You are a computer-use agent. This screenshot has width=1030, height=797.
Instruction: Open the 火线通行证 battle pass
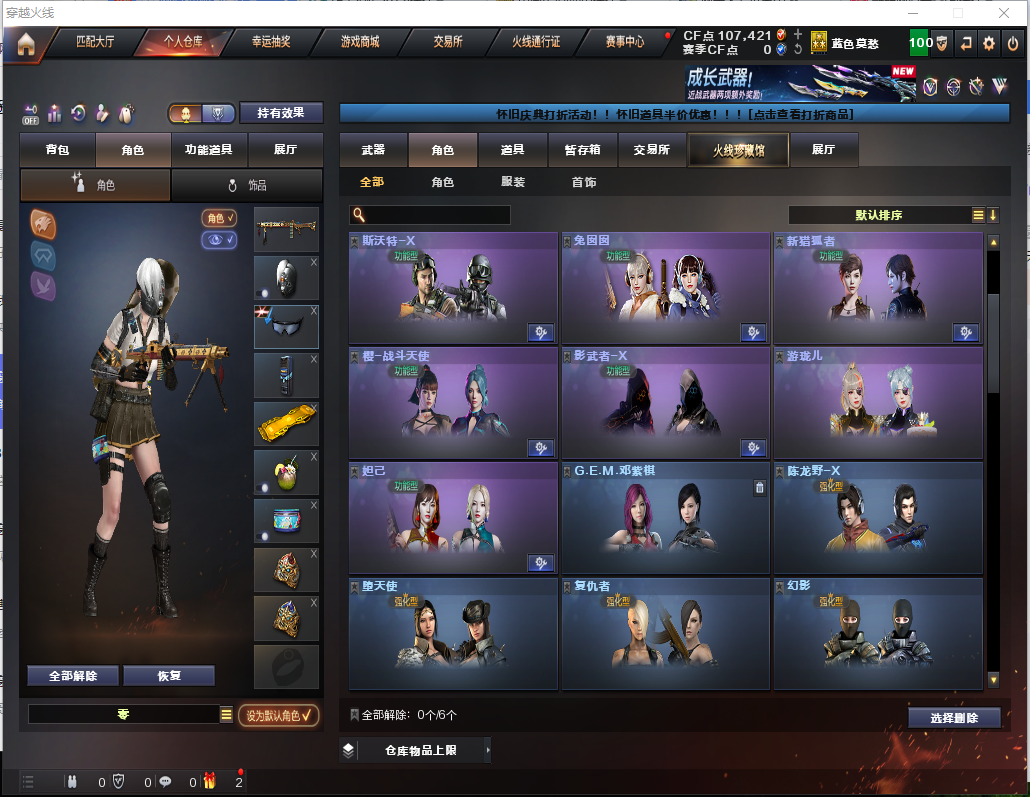(x=536, y=42)
